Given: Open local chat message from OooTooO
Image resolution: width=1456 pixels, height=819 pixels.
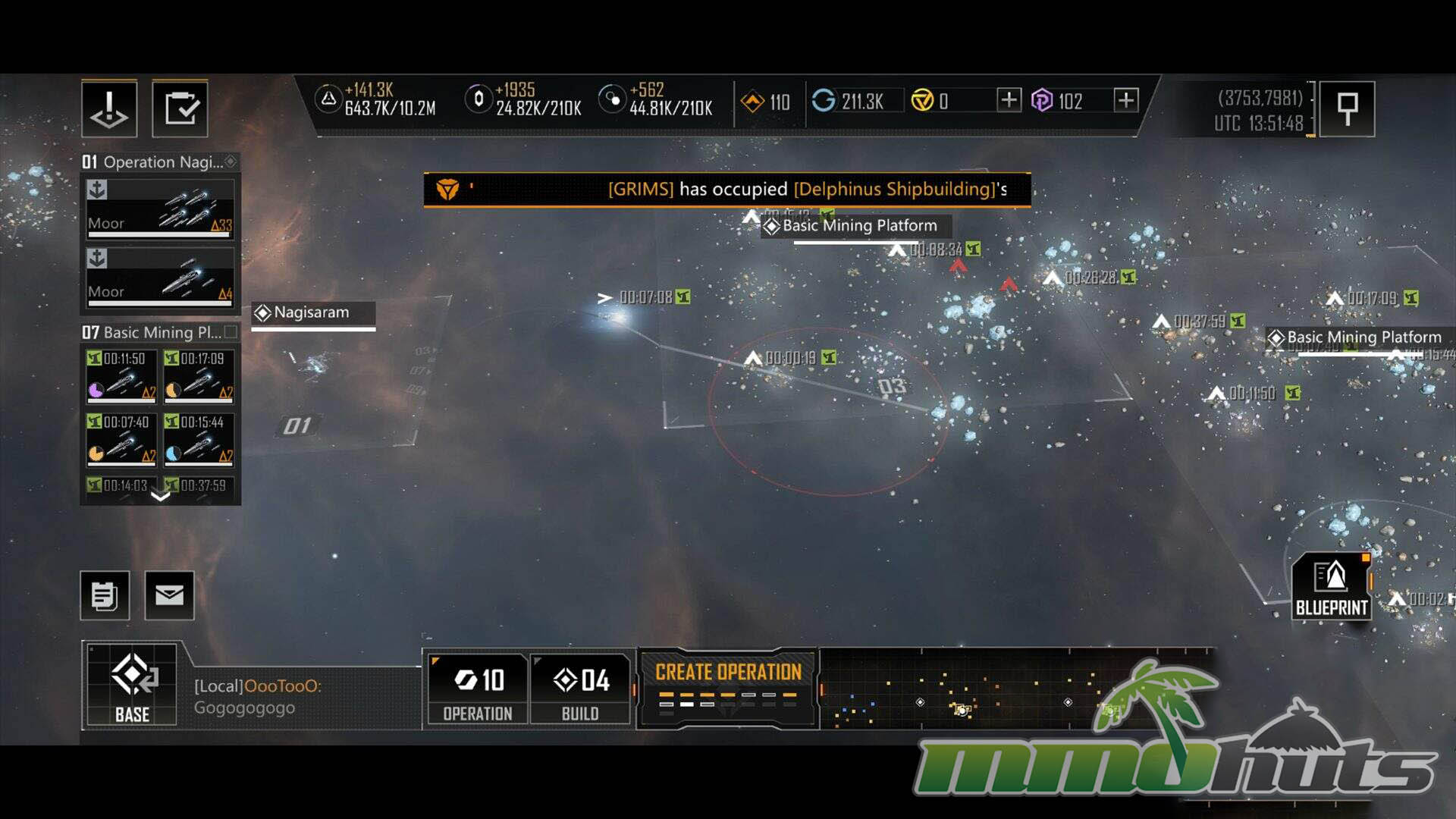Looking at the screenshot, I should click(x=258, y=696).
